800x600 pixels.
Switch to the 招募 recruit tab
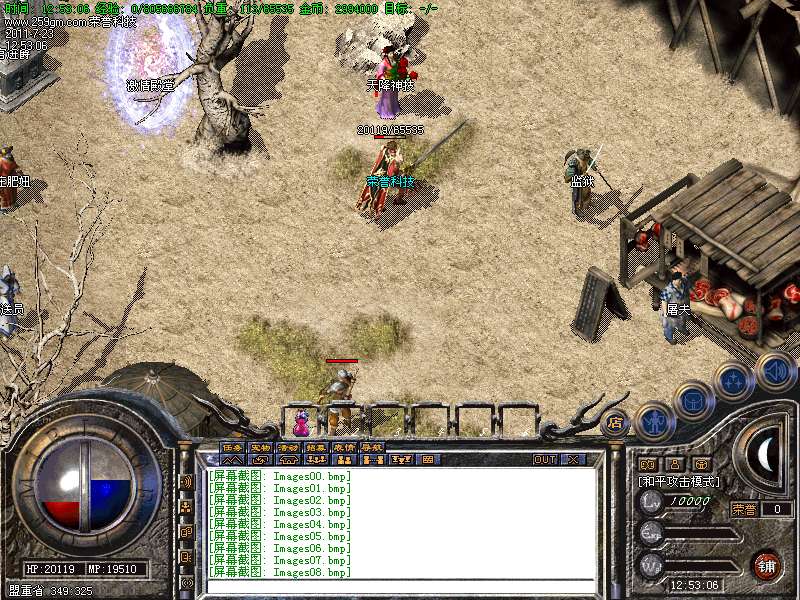click(316, 447)
